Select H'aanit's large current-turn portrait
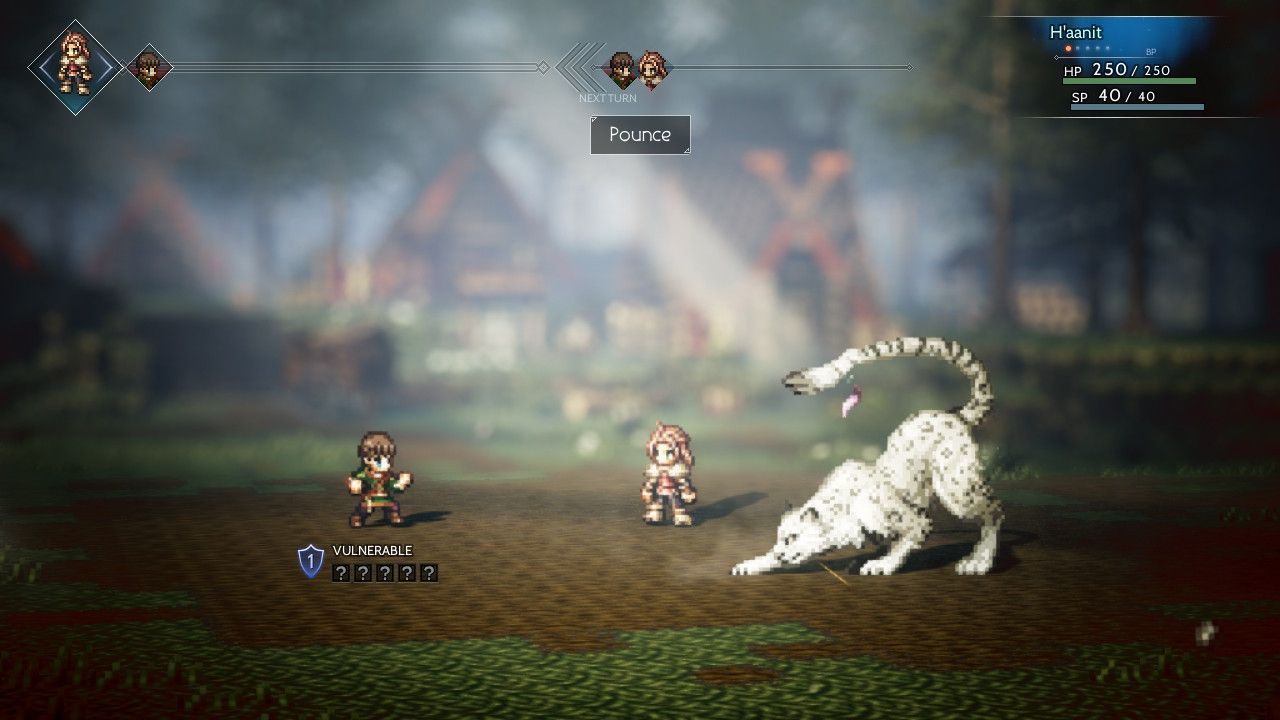This screenshot has height=720, width=1280. [75, 67]
